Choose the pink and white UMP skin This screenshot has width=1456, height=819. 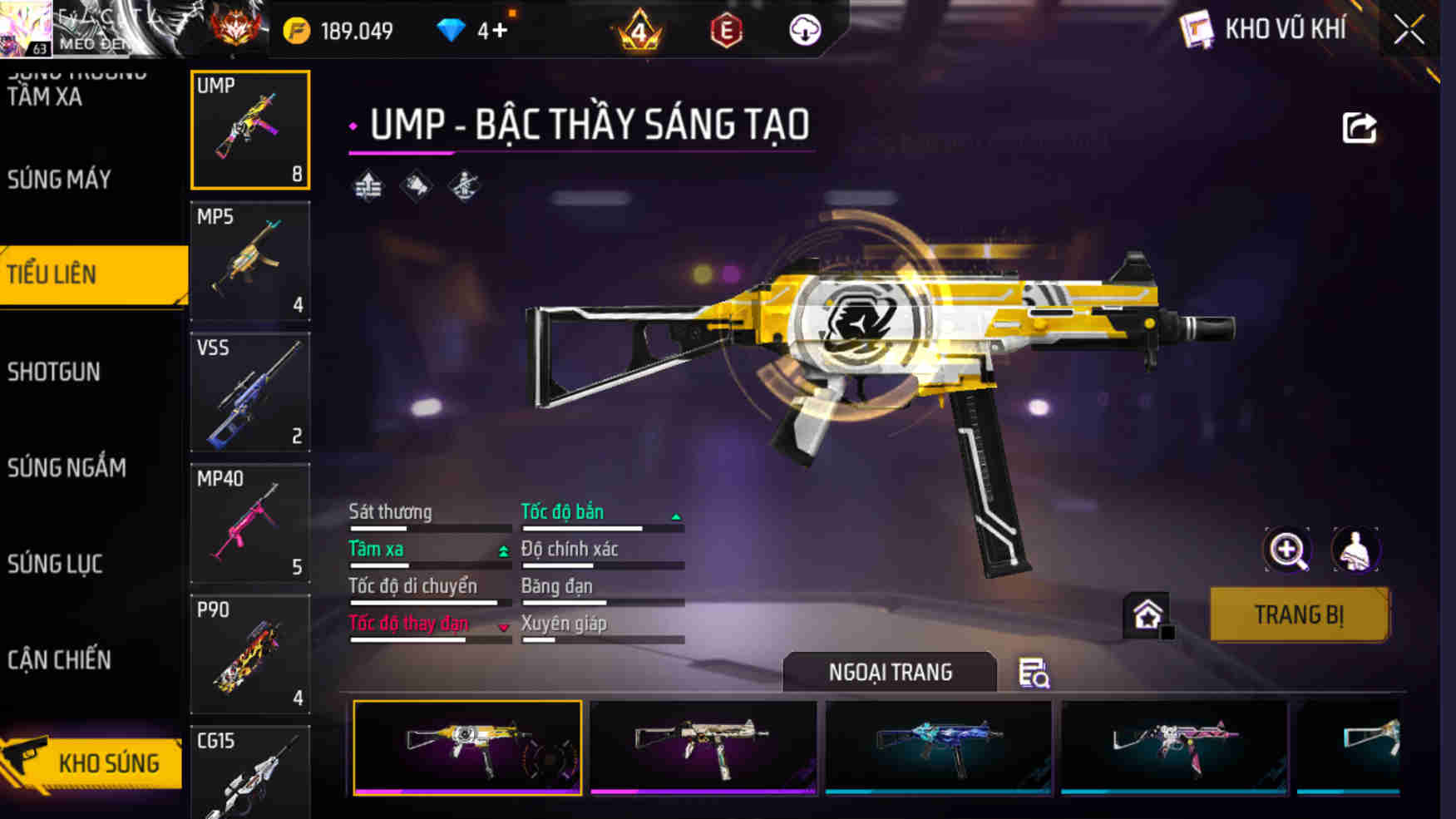tap(1175, 747)
